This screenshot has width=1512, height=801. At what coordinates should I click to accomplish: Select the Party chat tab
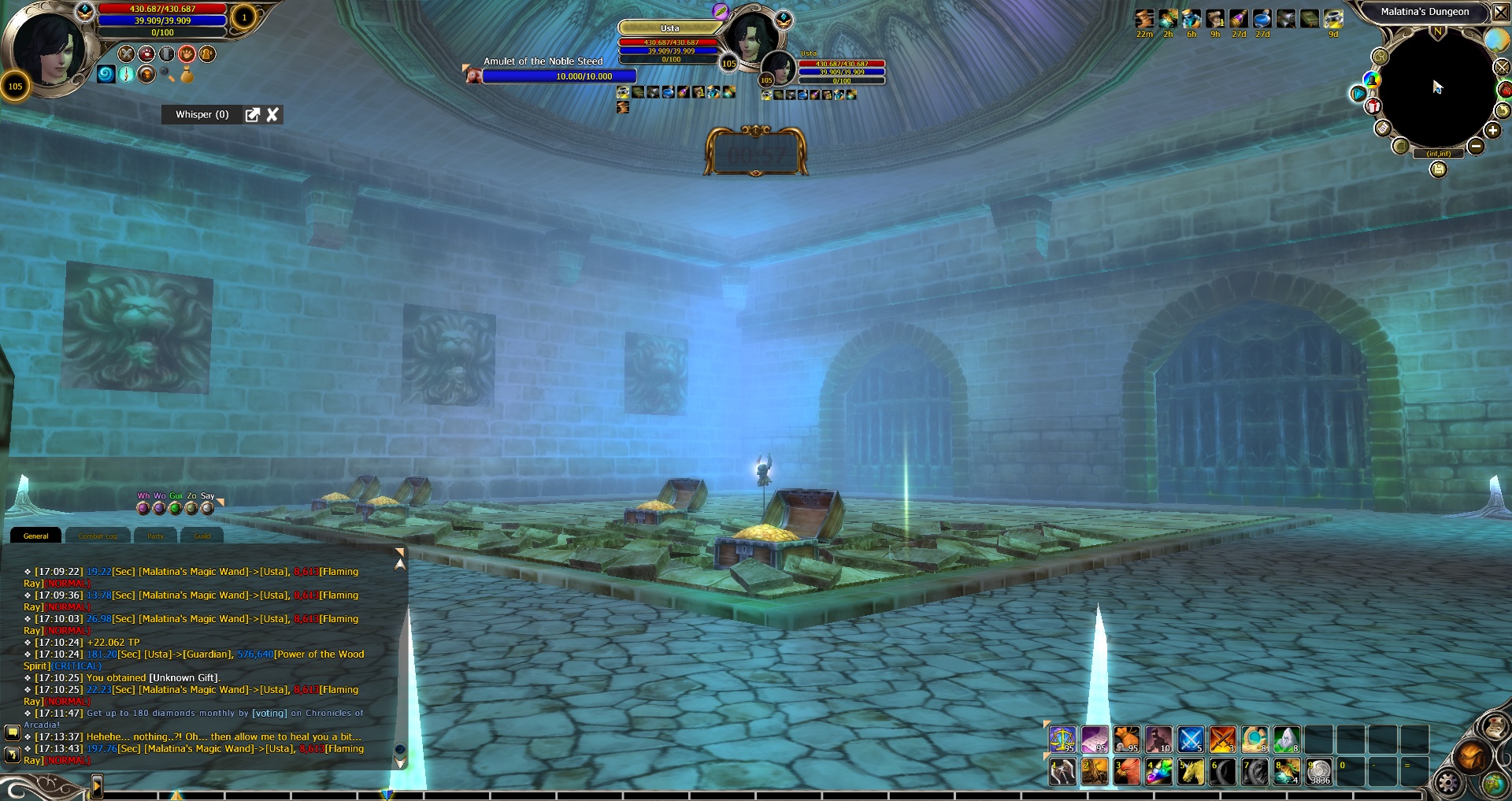pyautogui.click(x=156, y=536)
